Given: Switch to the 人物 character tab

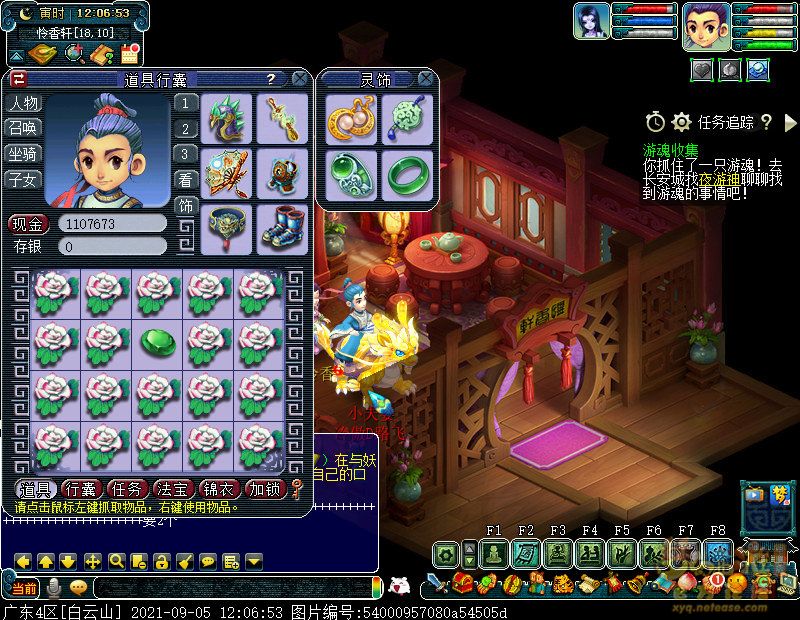Looking at the screenshot, I should point(23,103).
